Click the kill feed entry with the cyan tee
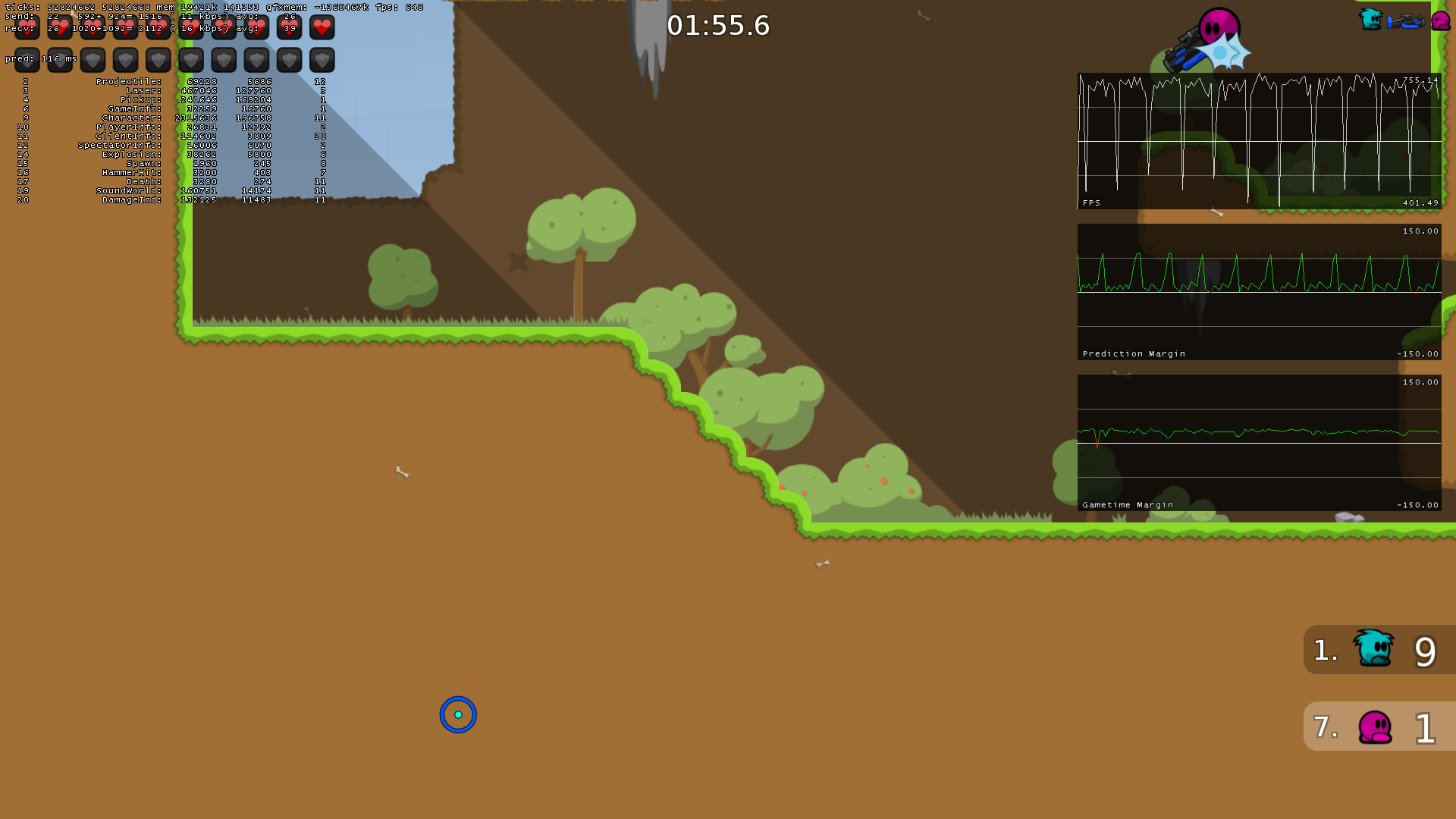This screenshot has width=1456, height=819. pyautogui.click(x=1404, y=20)
